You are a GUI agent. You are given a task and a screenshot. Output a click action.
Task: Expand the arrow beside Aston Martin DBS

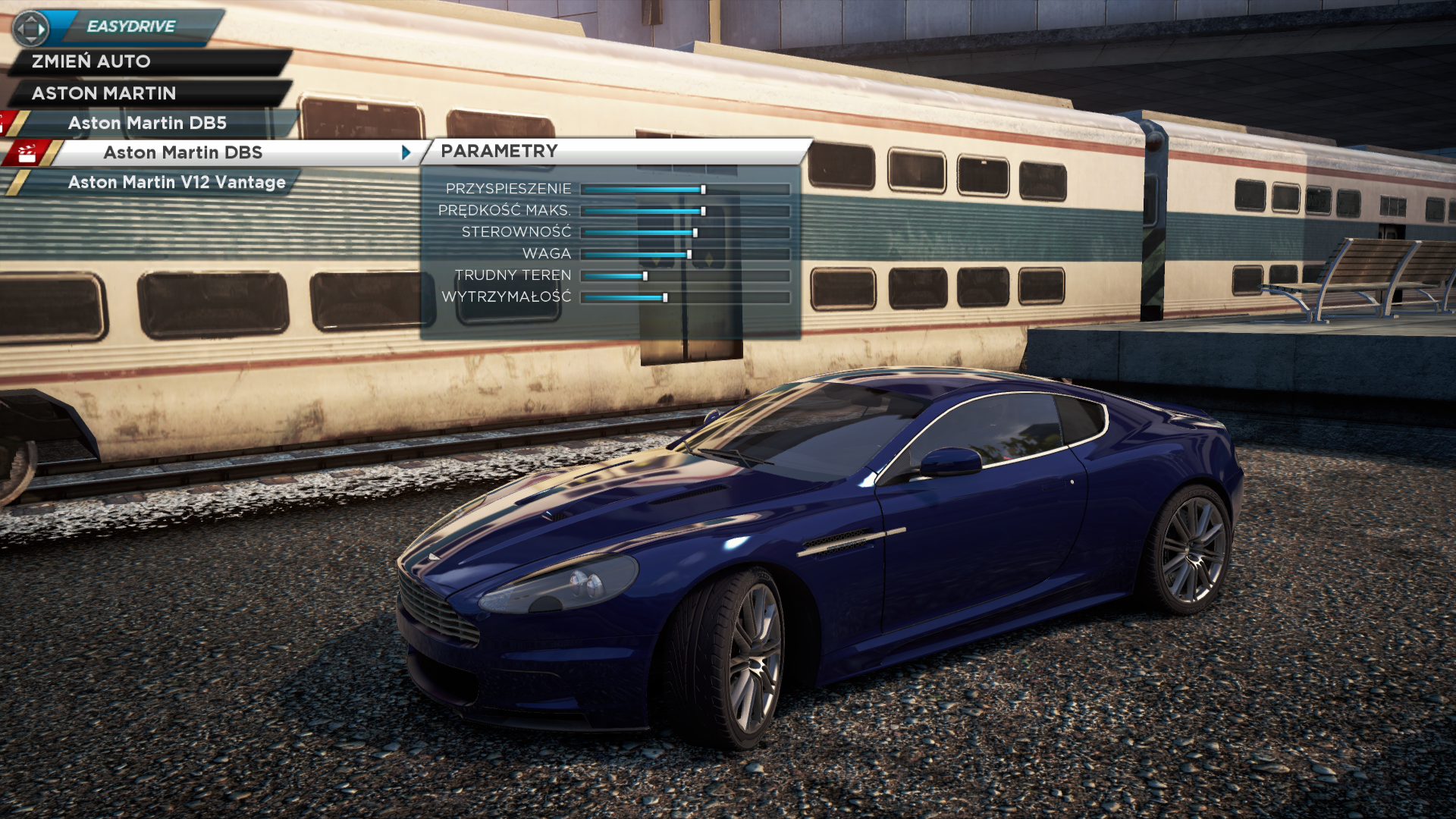[406, 152]
